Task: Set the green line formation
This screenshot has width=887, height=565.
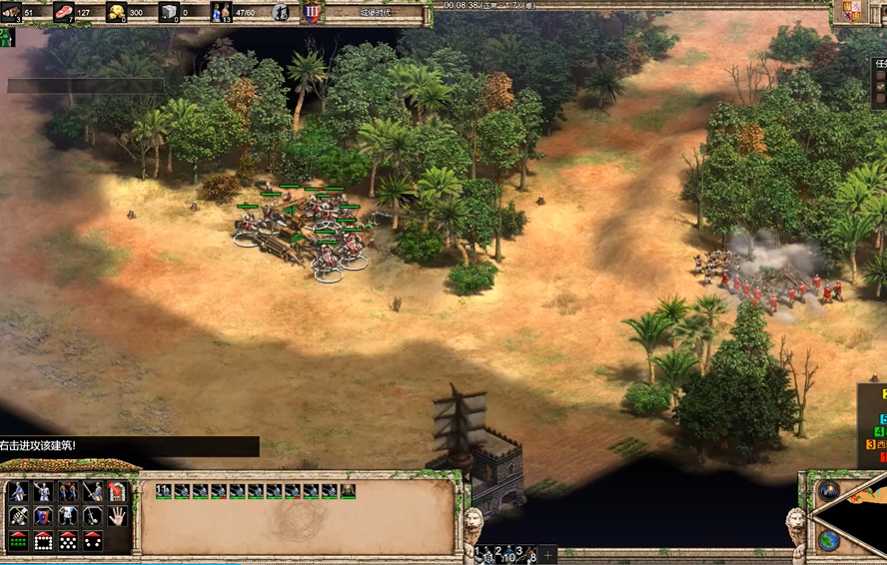Action: click(19, 540)
